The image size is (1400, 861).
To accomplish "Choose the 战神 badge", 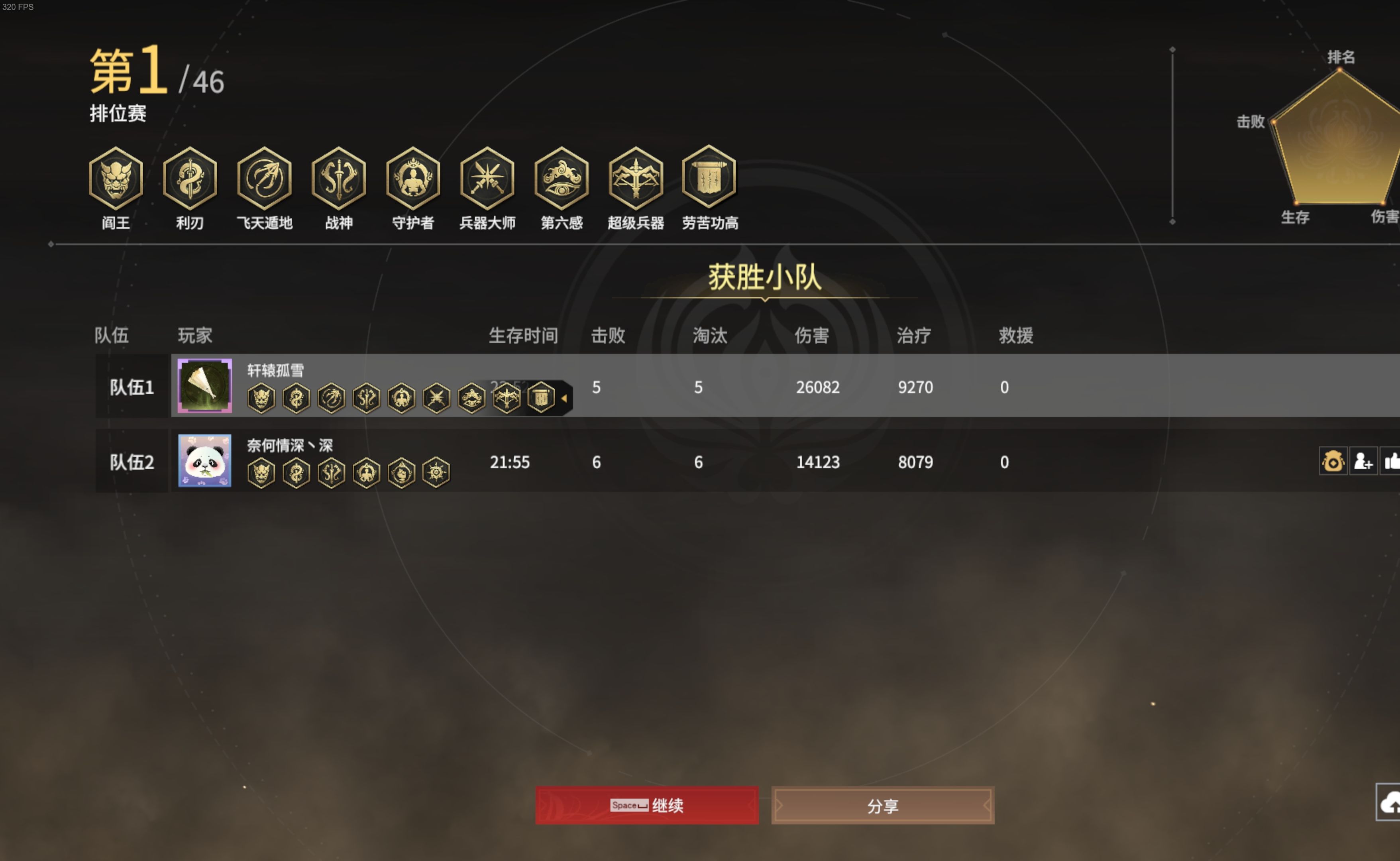I will (x=339, y=178).
